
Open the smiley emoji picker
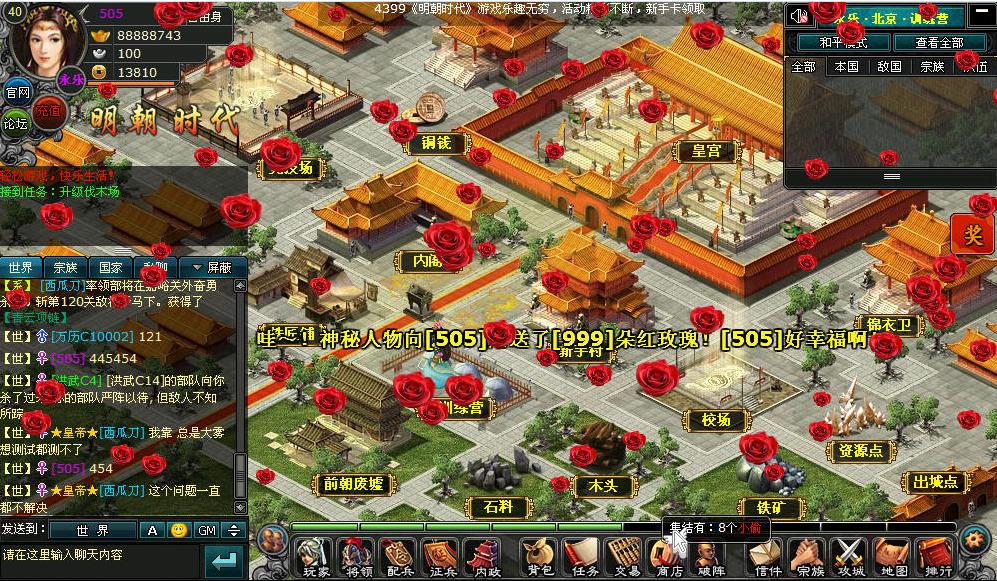pos(178,530)
